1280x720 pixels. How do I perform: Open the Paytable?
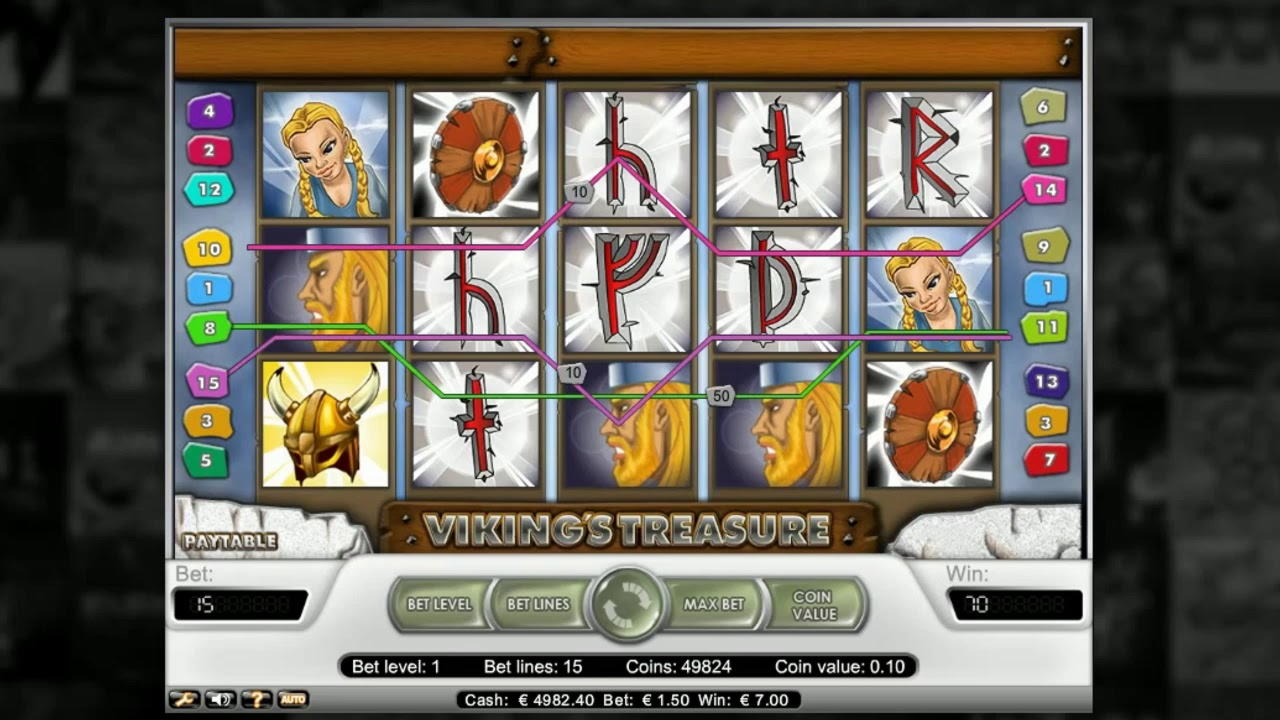coord(229,541)
